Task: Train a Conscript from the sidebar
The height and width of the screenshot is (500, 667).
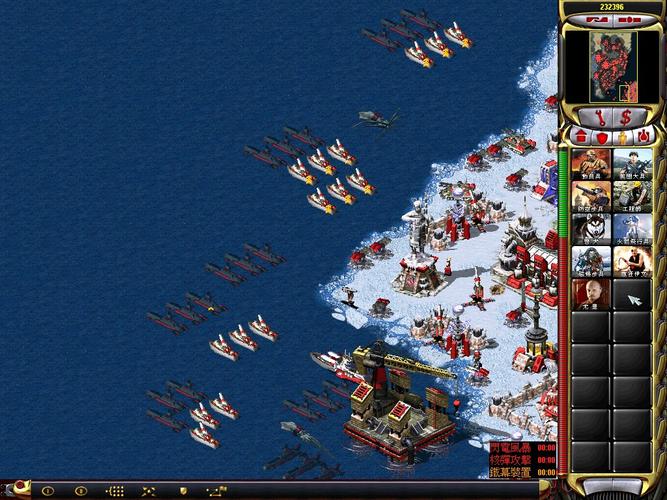Action: (x=591, y=164)
